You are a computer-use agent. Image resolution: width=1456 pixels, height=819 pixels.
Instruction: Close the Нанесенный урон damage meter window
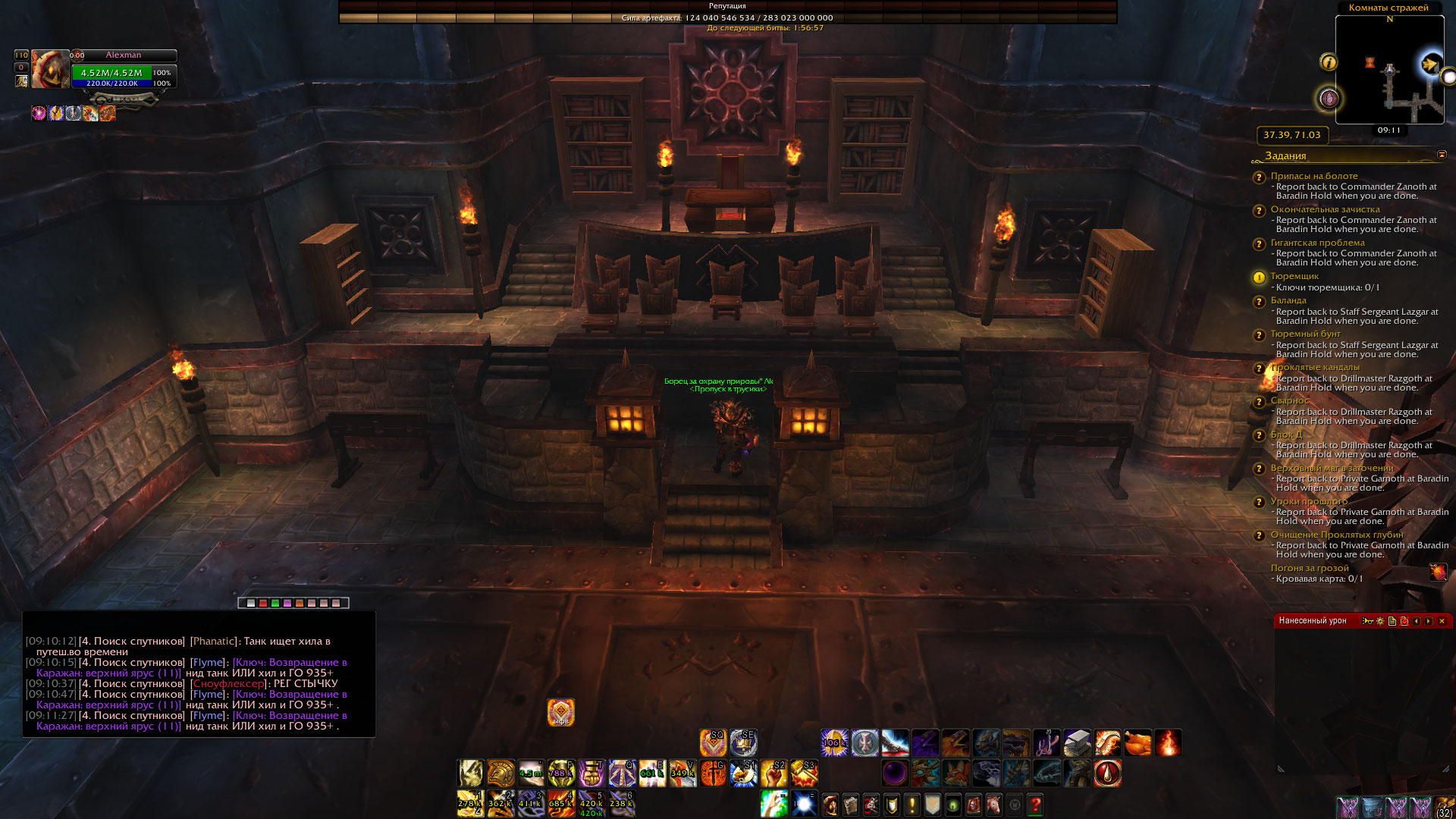[x=1442, y=621]
